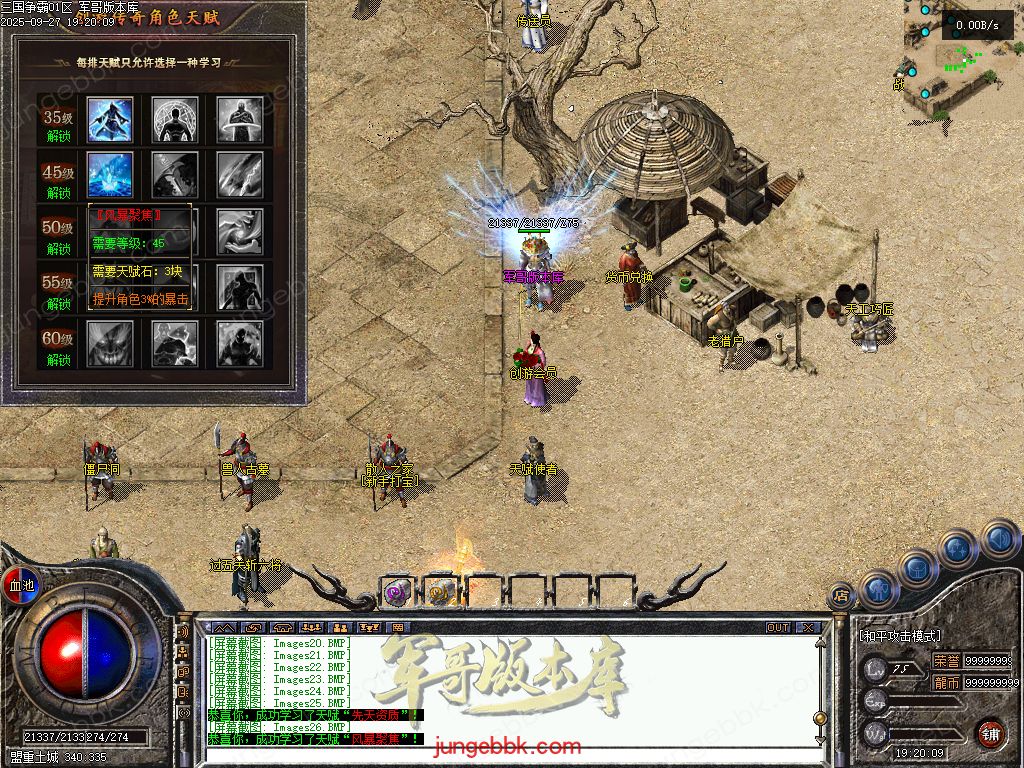Choose the level 35 whirling figure talent

tap(240, 119)
